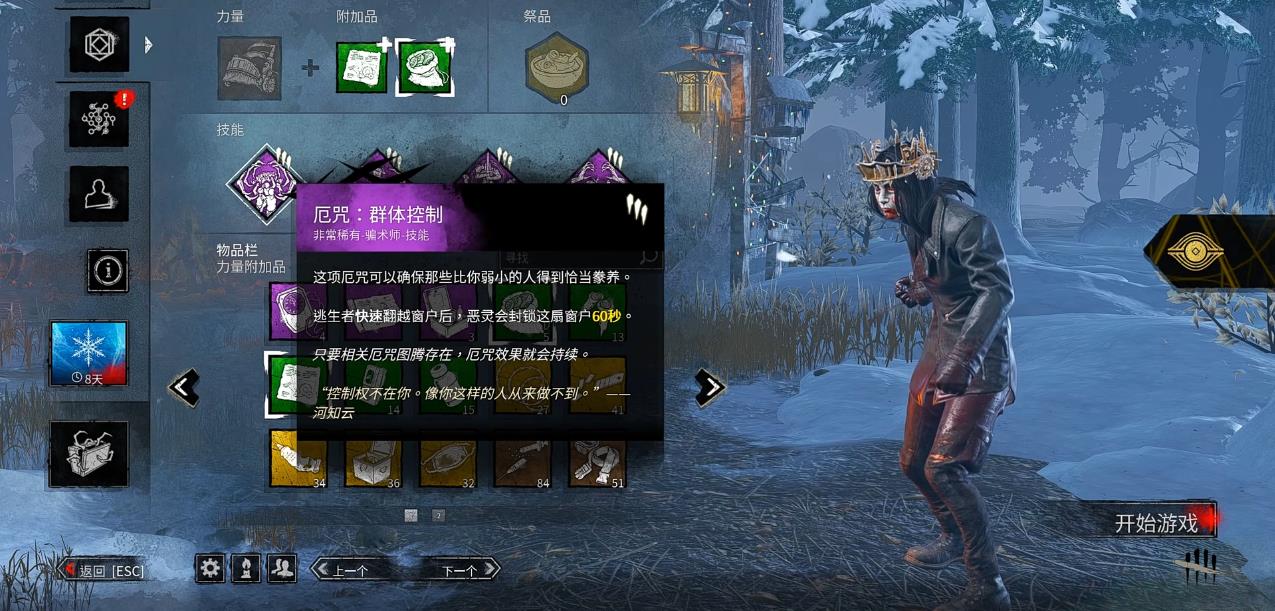This screenshot has width=1275, height=611.
Task: Select the first purple perk slot under 技能
Action: pos(265,184)
